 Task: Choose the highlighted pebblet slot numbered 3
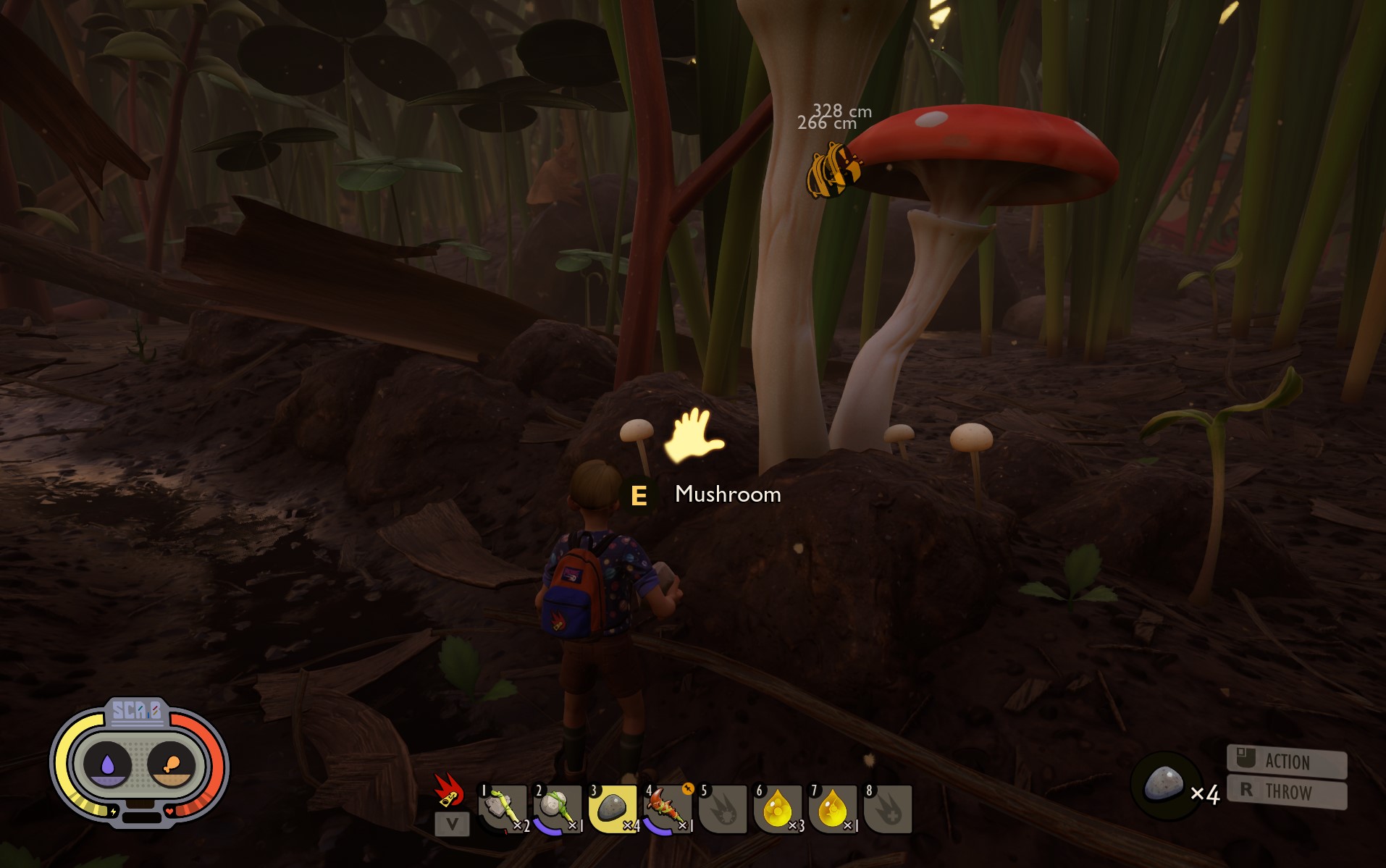[x=612, y=808]
